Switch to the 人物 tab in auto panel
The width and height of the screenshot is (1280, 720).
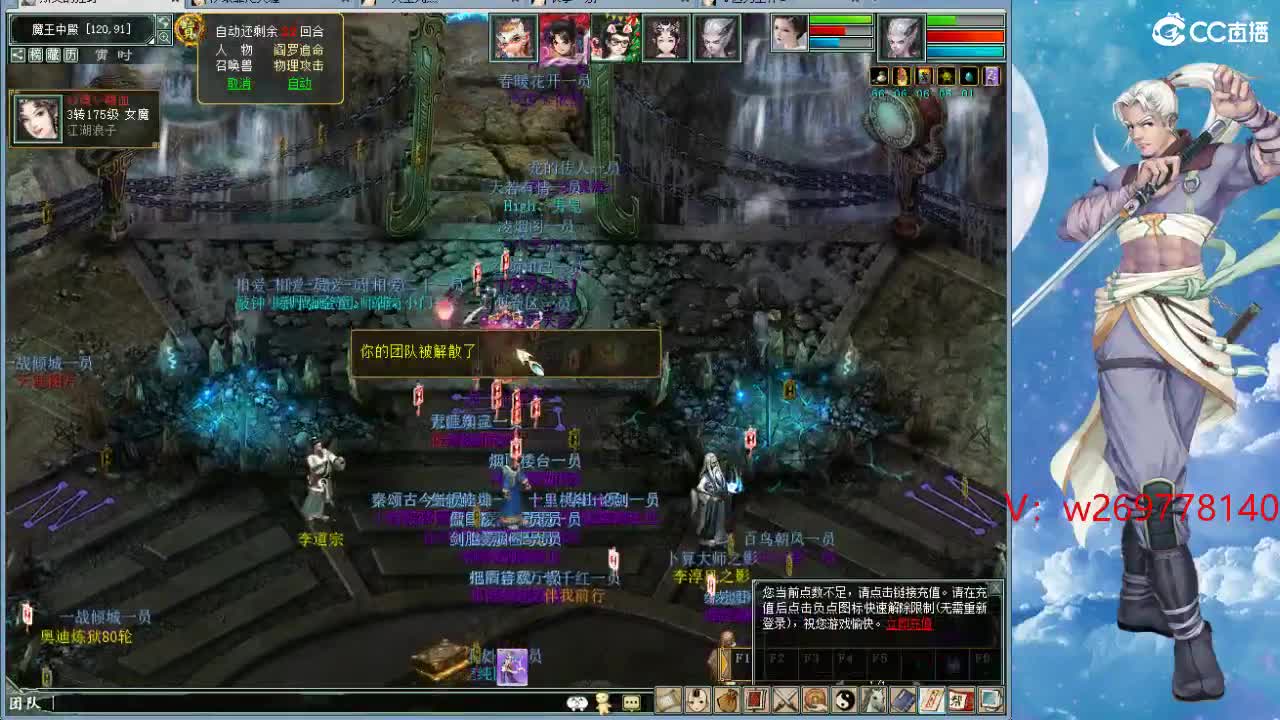click(x=234, y=50)
